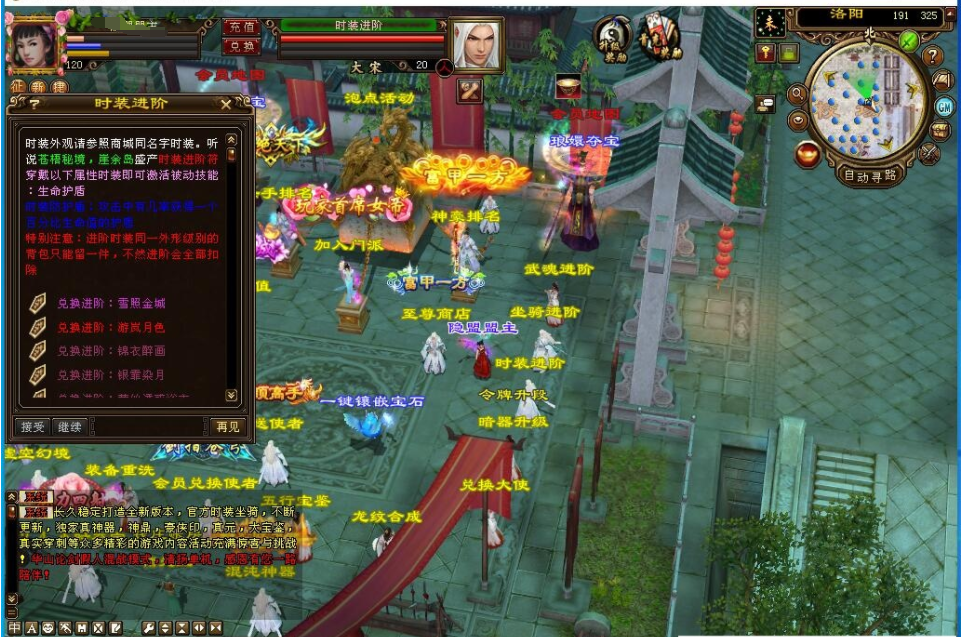The width and height of the screenshot is (962, 637).
Task: Click the treasure chest icon by the minimap
Action: click(939, 130)
